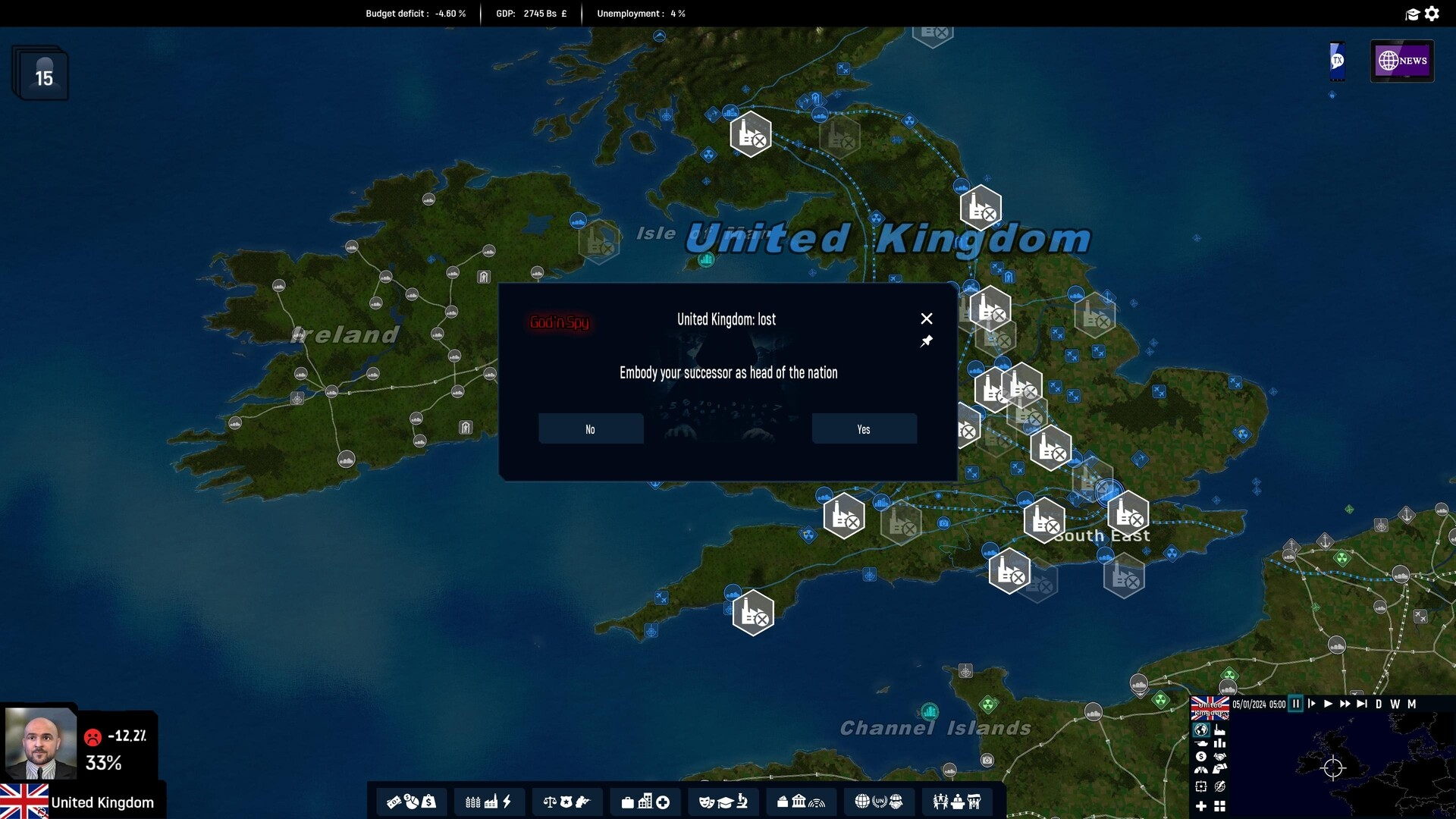Pause the game time
The image size is (1456, 819).
point(1296,704)
